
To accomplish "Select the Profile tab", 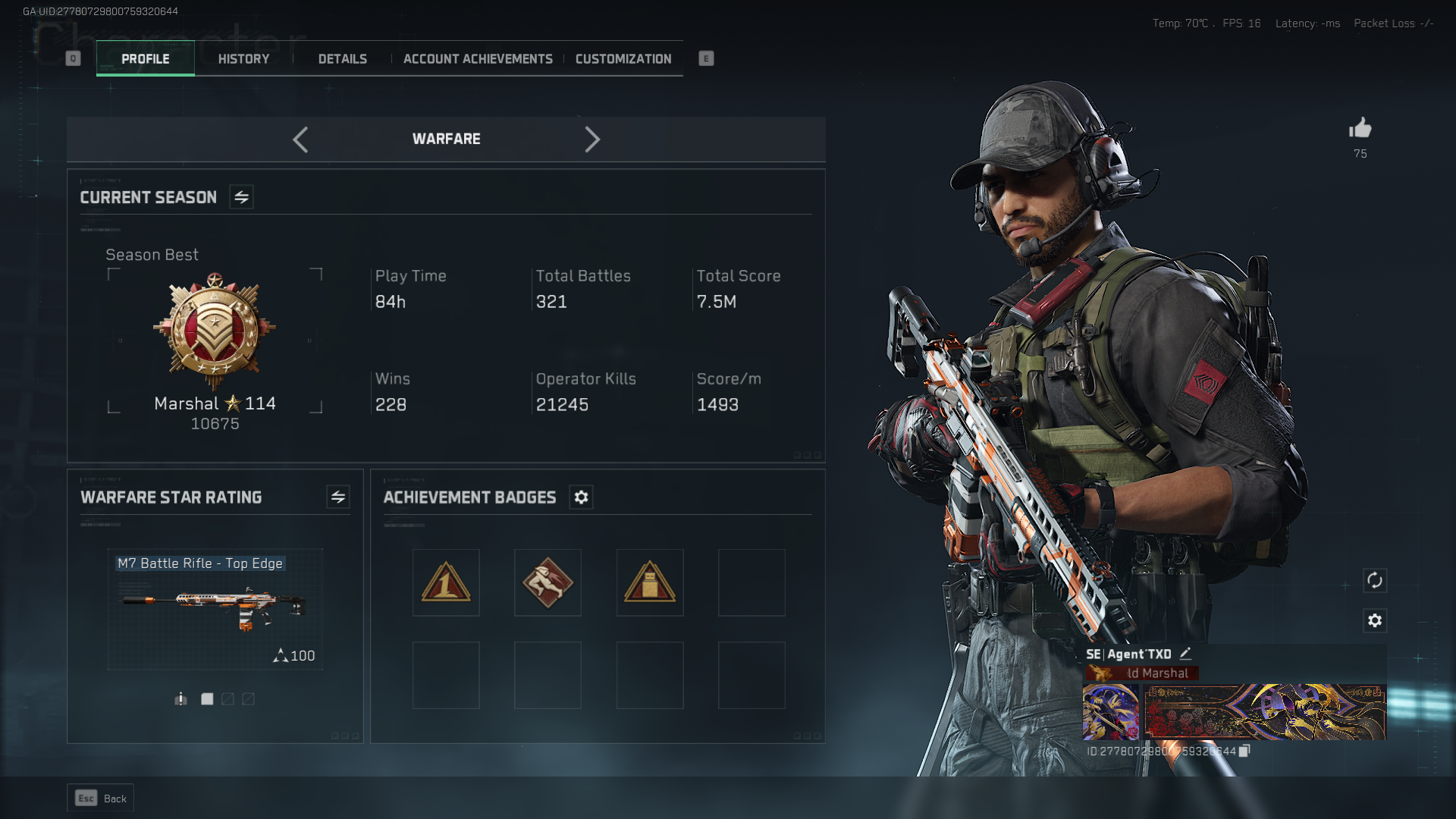I will [146, 59].
